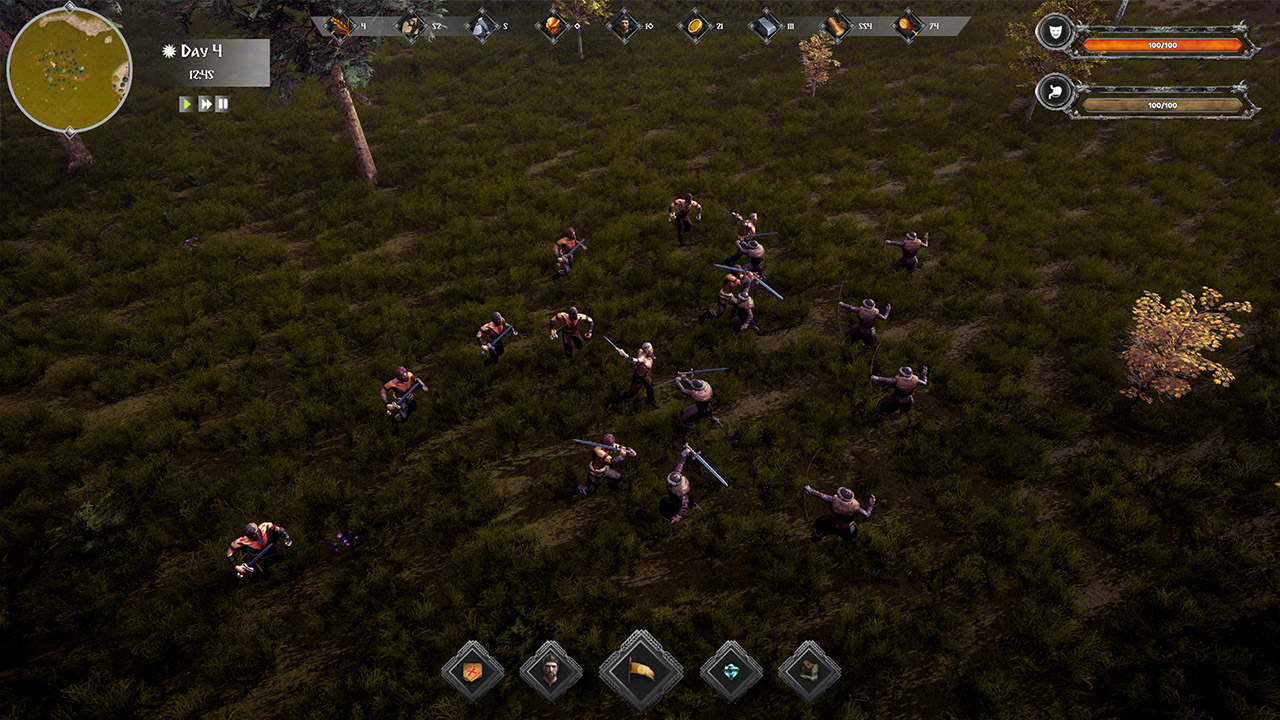Click the gold coin resource icon
The width and height of the screenshot is (1280, 720).
[x=694, y=22]
